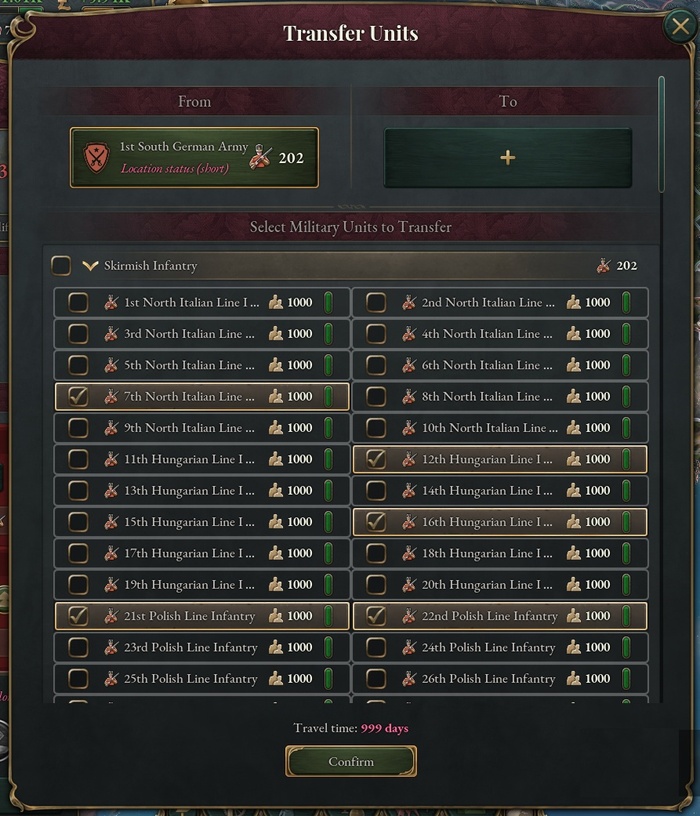This screenshot has height=816, width=700.
Task: Toggle the Skirmish Infantry select-all checkbox
Action: pos(62,266)
